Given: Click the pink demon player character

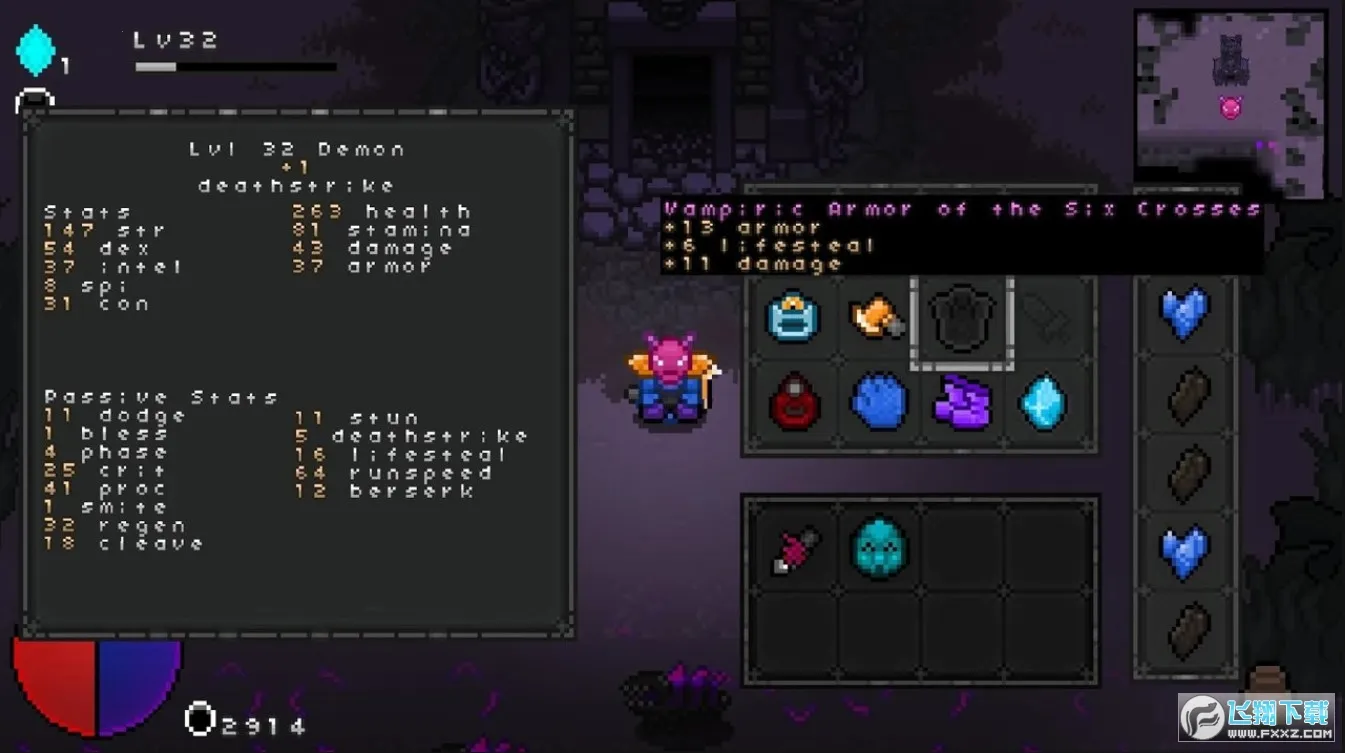Looking at the screenshot, I should pos(668,385).
